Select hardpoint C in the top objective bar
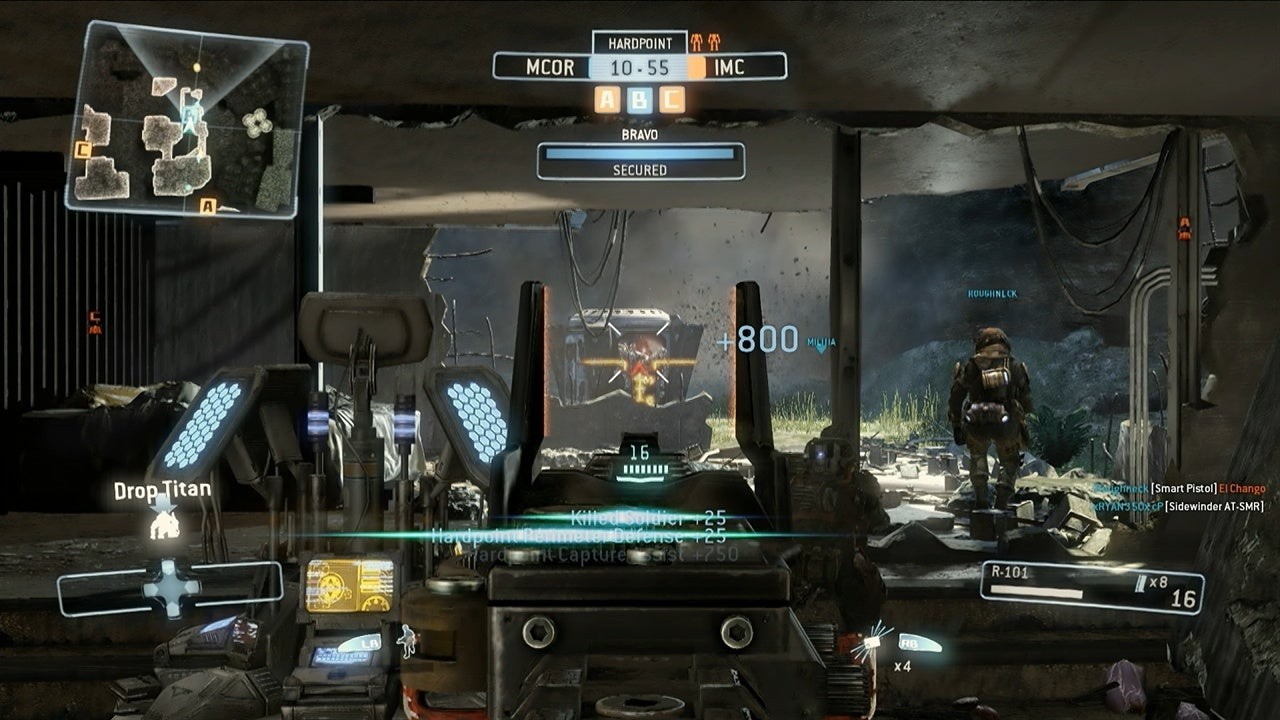The image size is (1280, 720). pyautogui.click(x=672, y=99)
